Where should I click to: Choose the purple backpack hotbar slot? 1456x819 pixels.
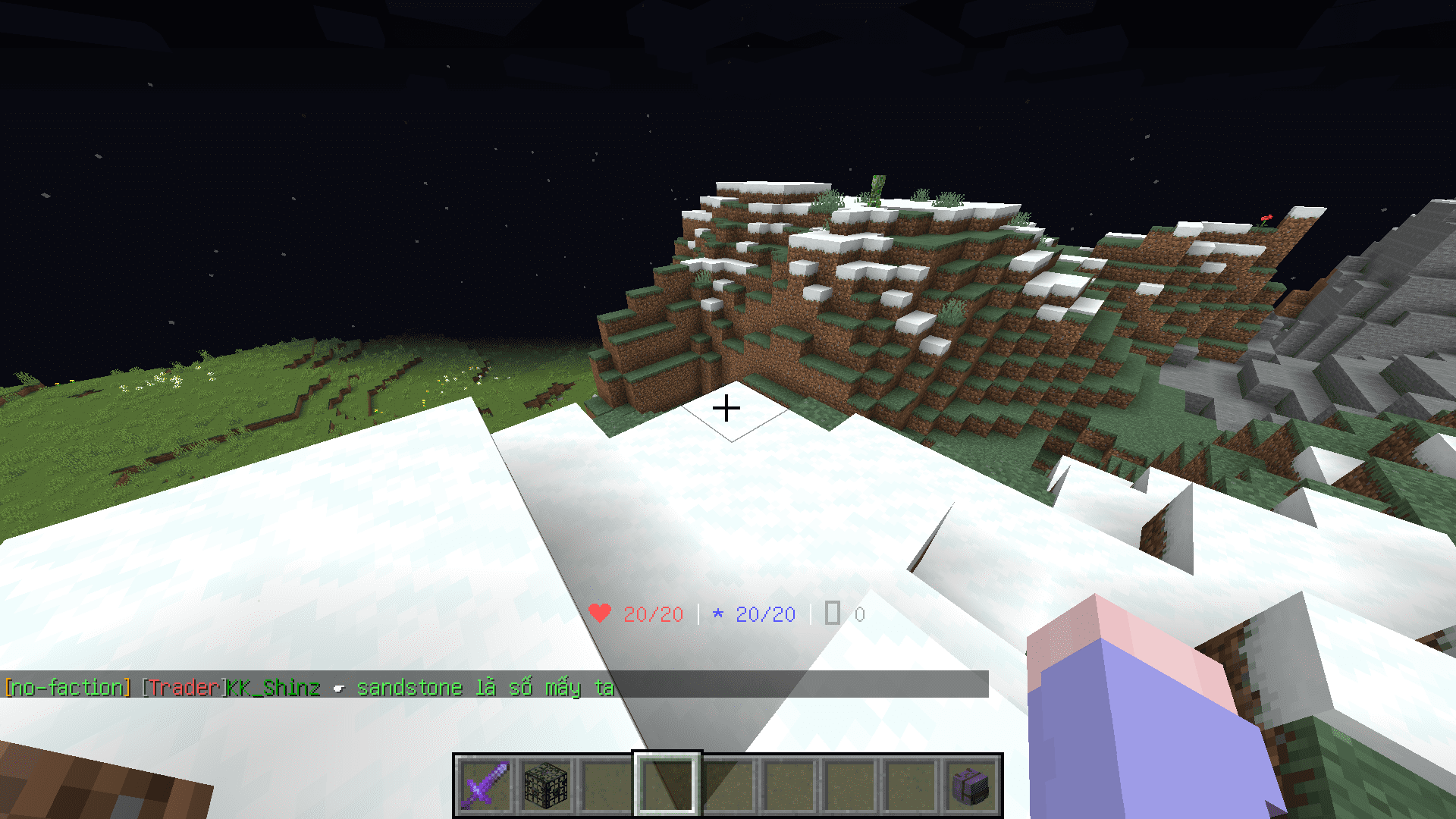point(972,784)
